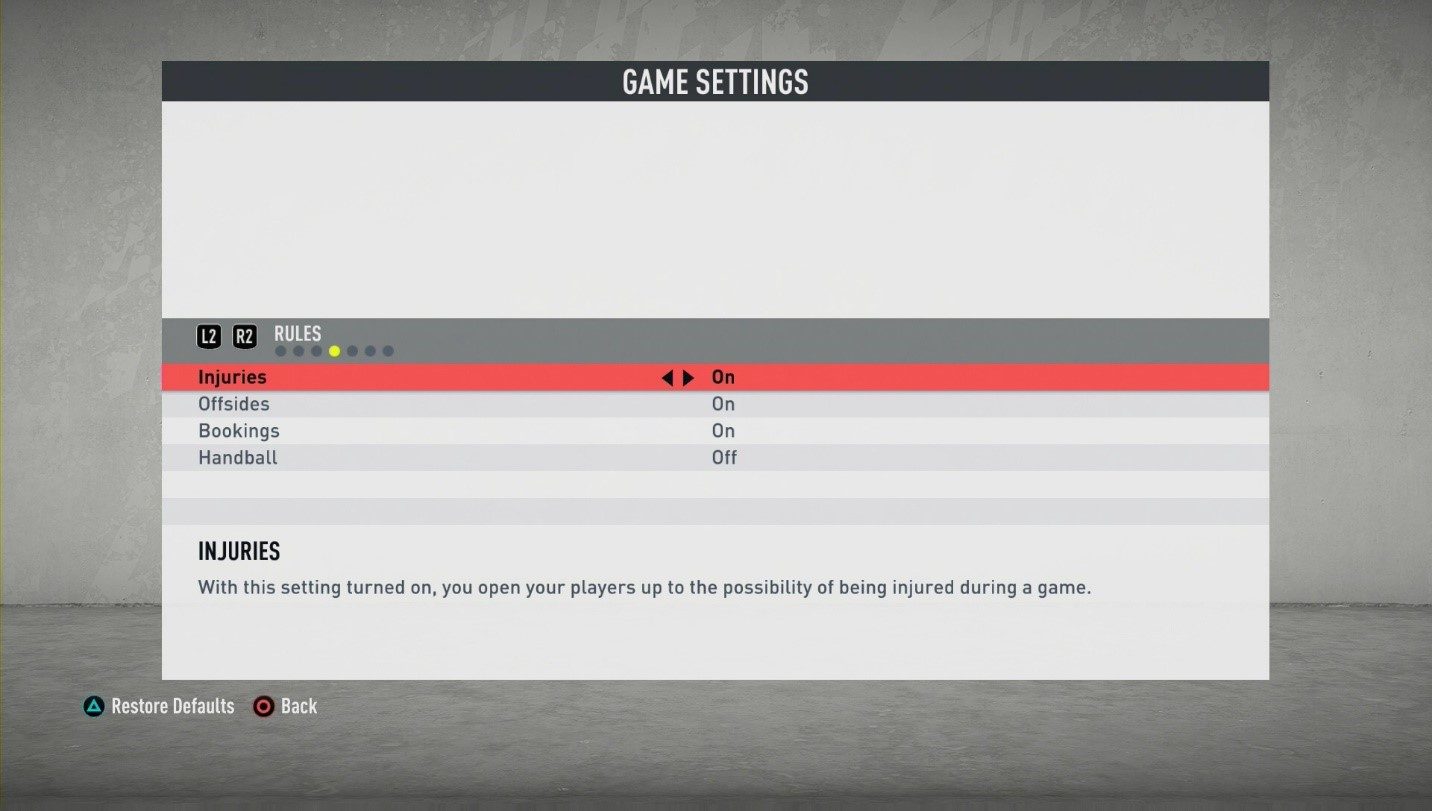This screenshot has width=1432, height=811.
Task: Click the yellow page indicator dot
Action: pos(335,350)
